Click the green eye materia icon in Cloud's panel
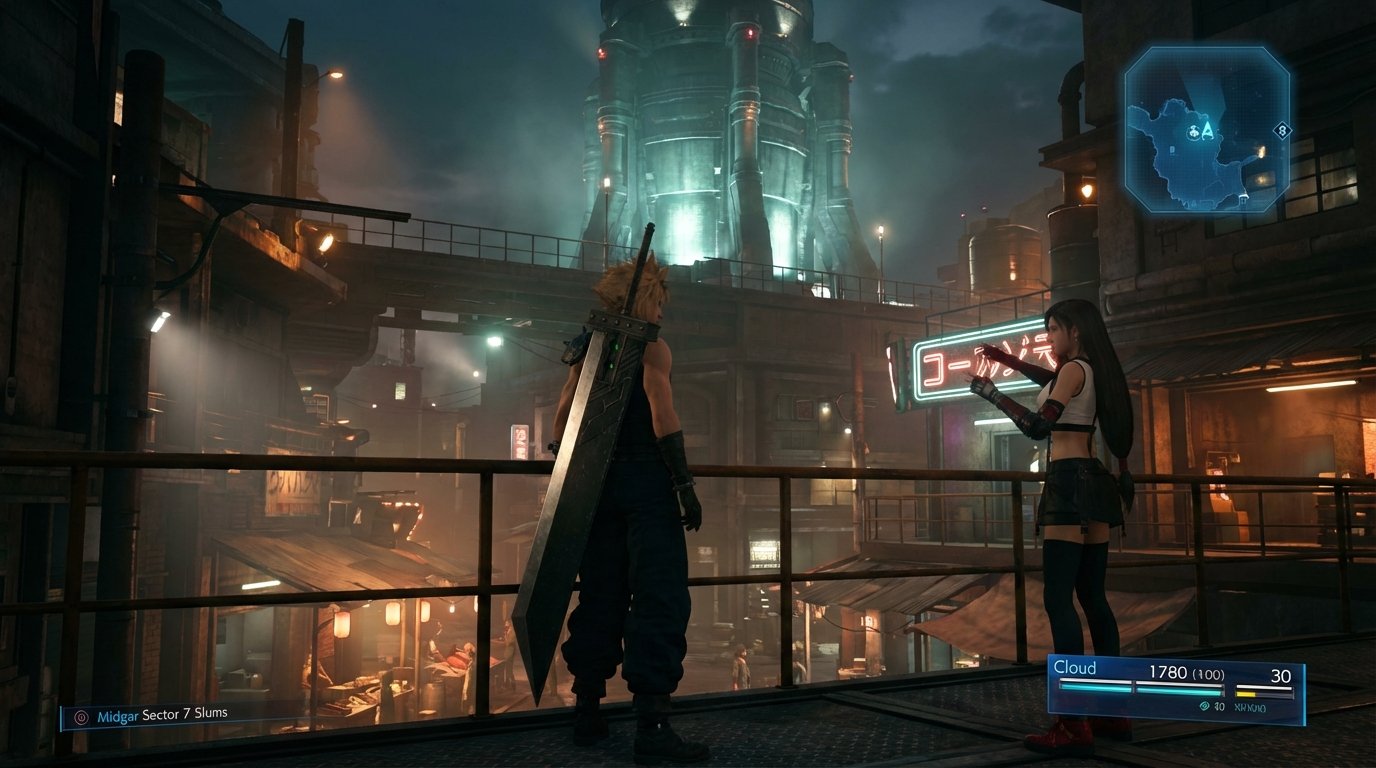The image size is (1376, 768). pyautogui.click(x=1204, y=706)
